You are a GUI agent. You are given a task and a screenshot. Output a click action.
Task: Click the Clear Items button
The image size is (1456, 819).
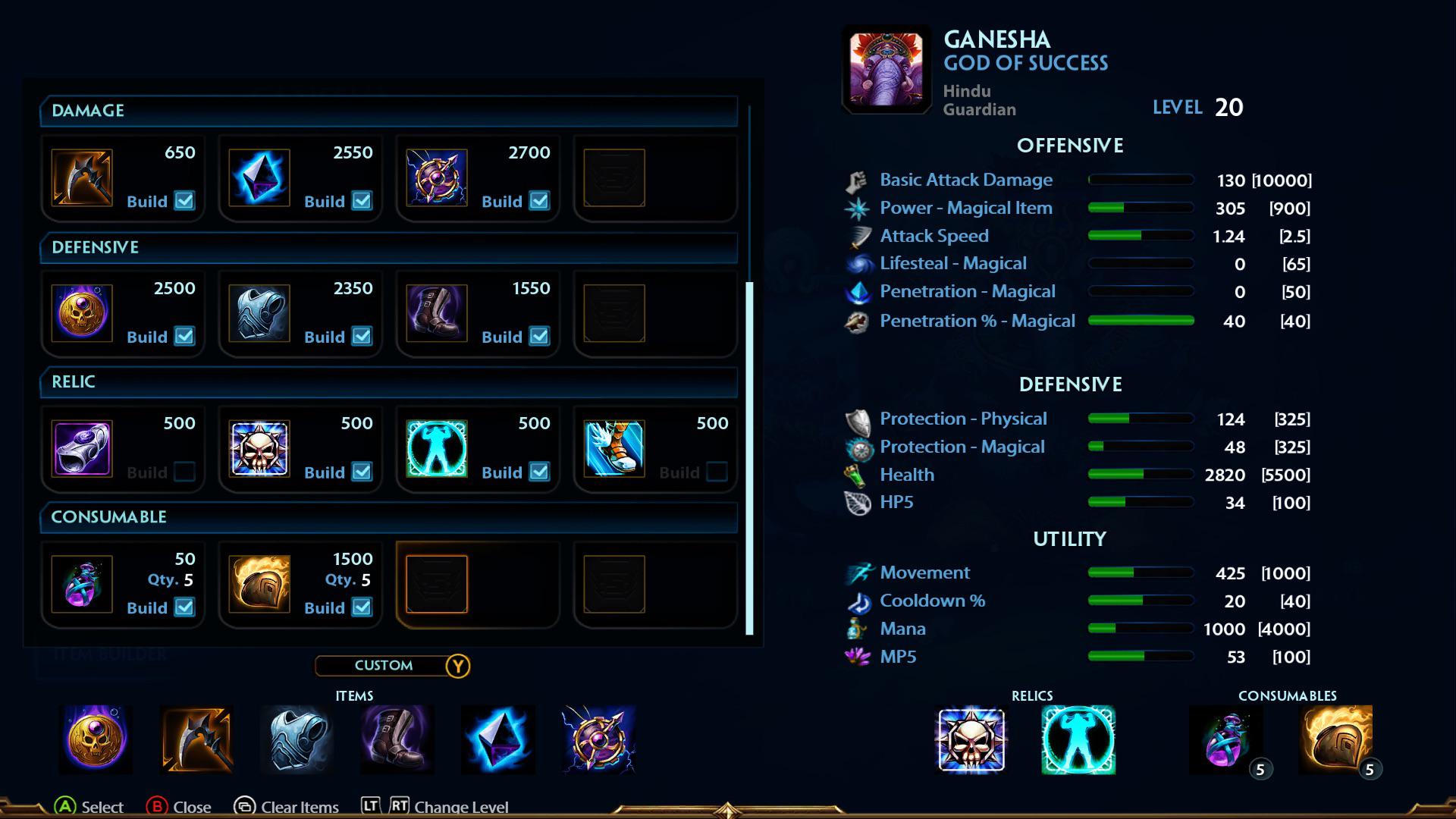tap(298, 807)
